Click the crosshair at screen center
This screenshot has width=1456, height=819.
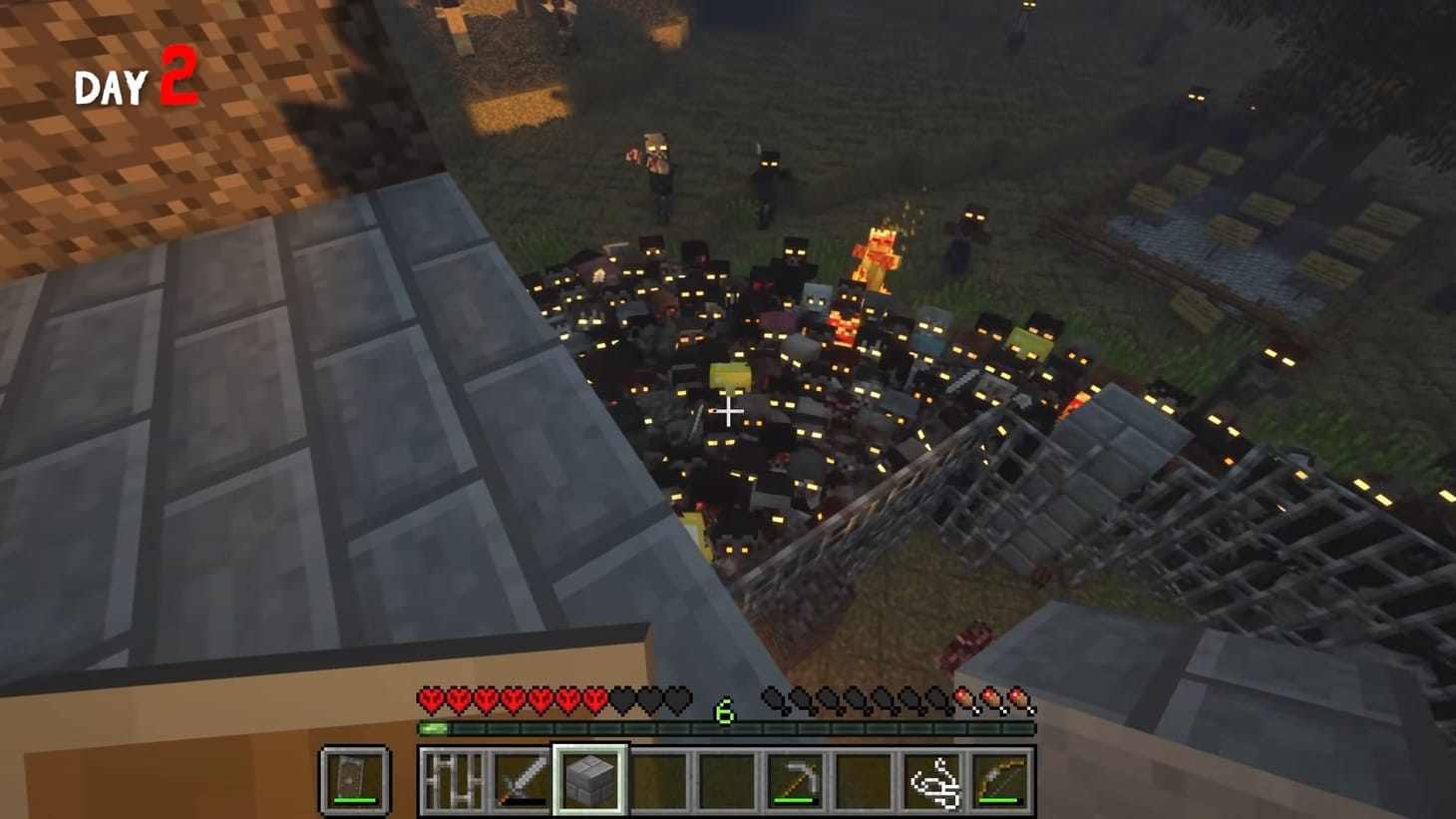click(x=729, y=410)
